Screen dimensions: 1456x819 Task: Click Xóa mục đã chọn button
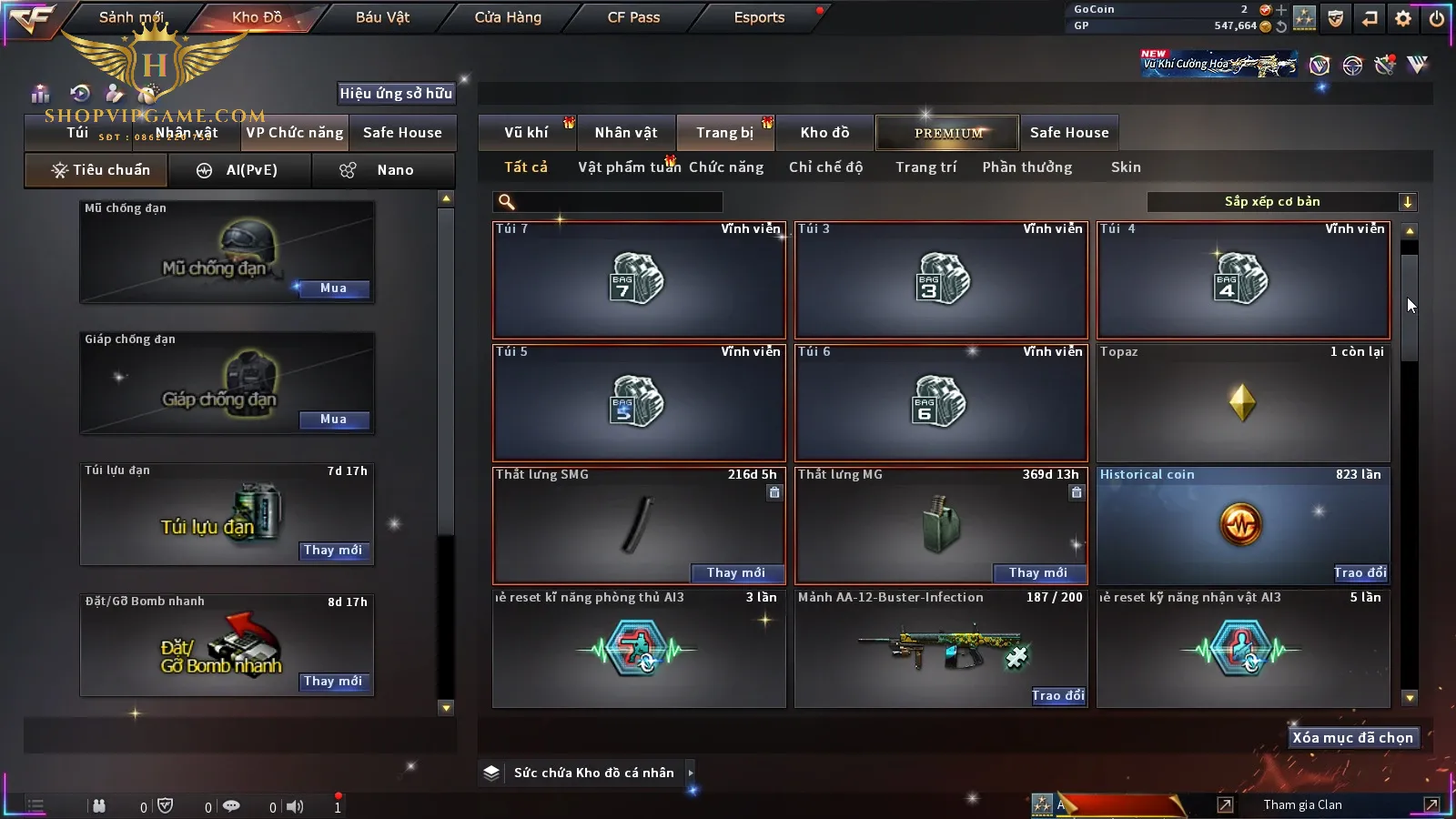point(1352,738)
